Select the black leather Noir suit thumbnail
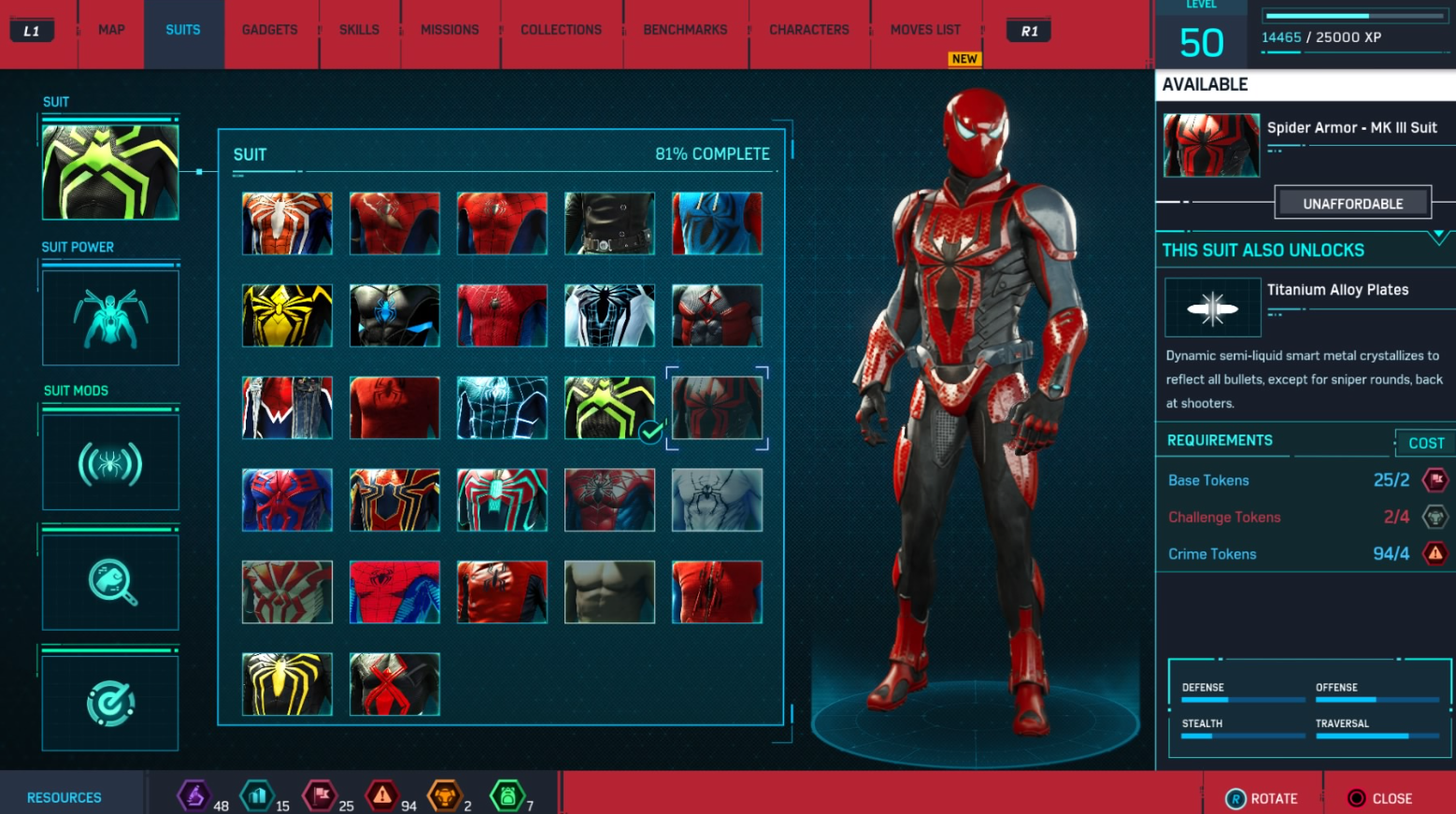1456x814 pixels. pos(609,223)
